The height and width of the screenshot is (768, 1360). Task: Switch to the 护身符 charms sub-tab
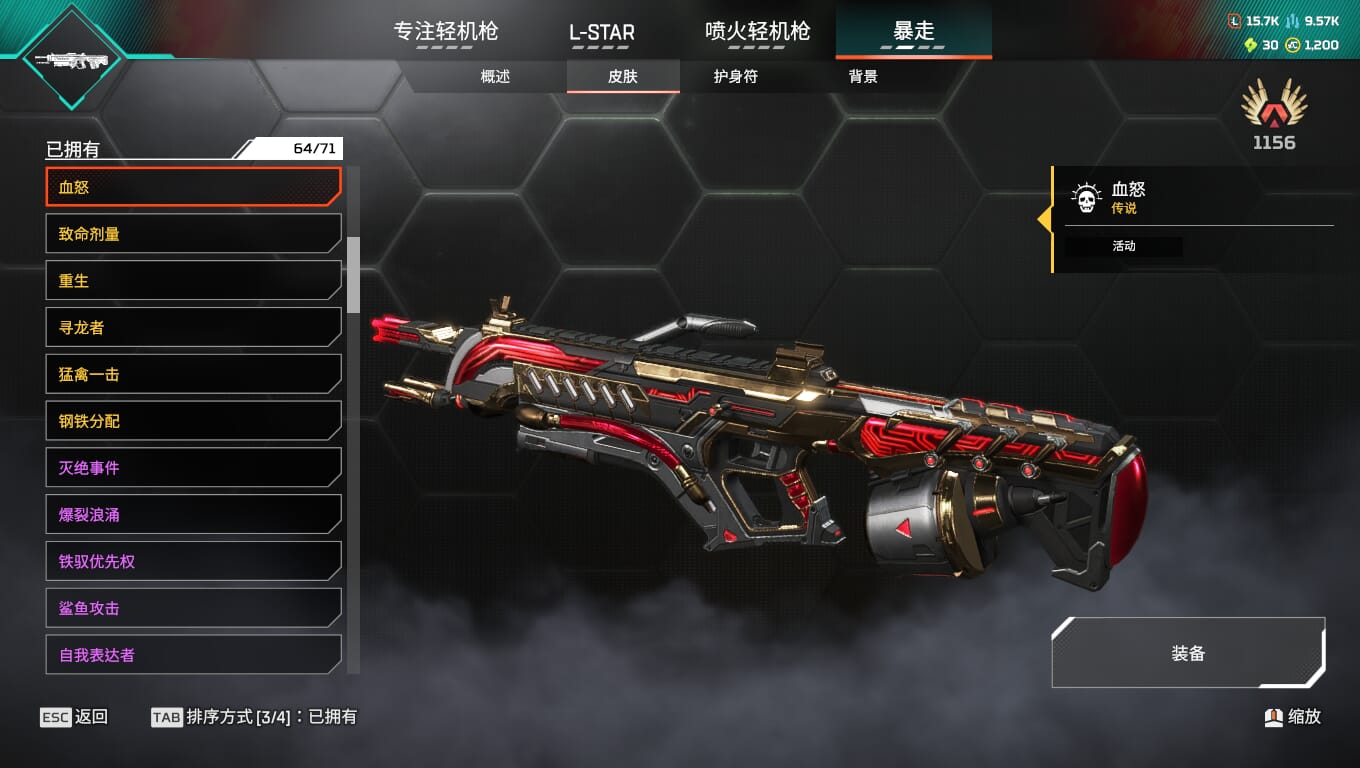pyautogui.click(x=735, y=77)
